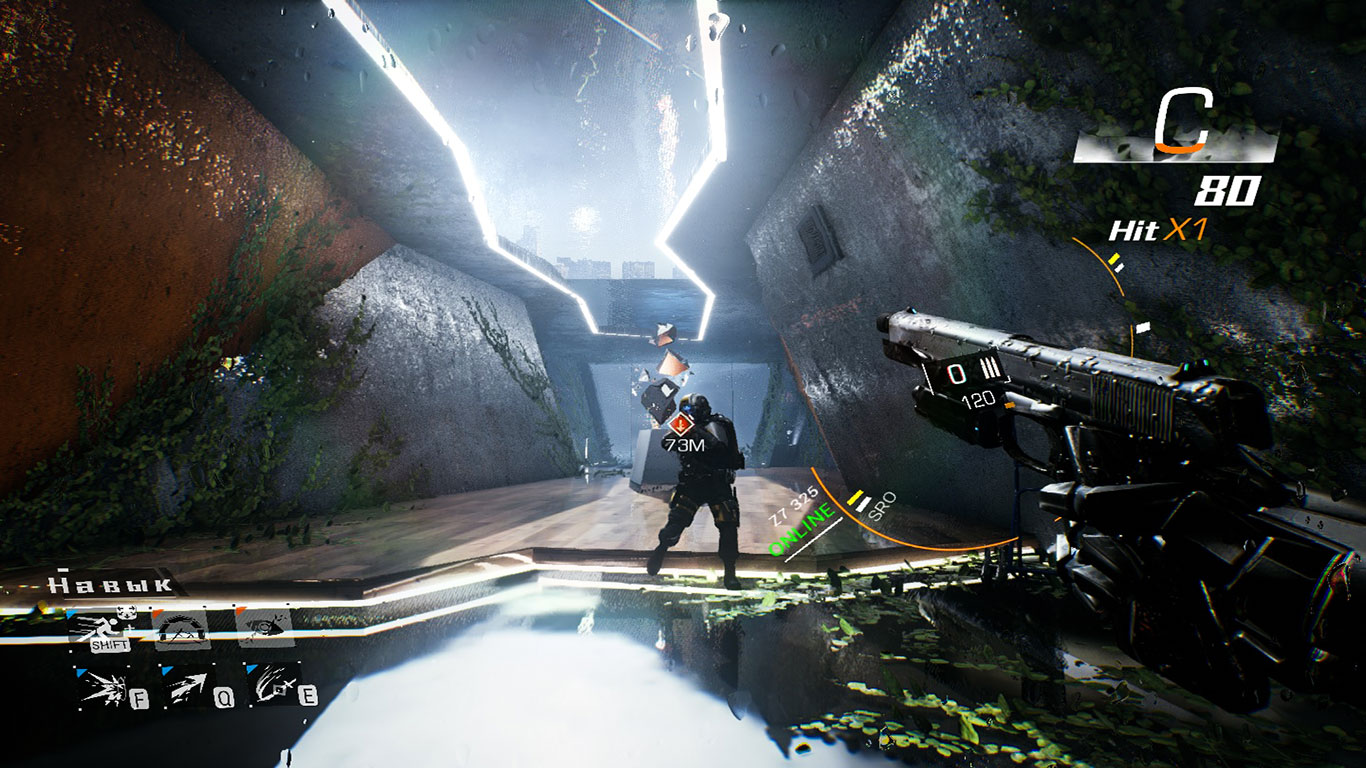The width and height of the screenshot is (1366, 768).
Task: Activate the upward arrow dash skill
Action: click(x=187, y=688)
